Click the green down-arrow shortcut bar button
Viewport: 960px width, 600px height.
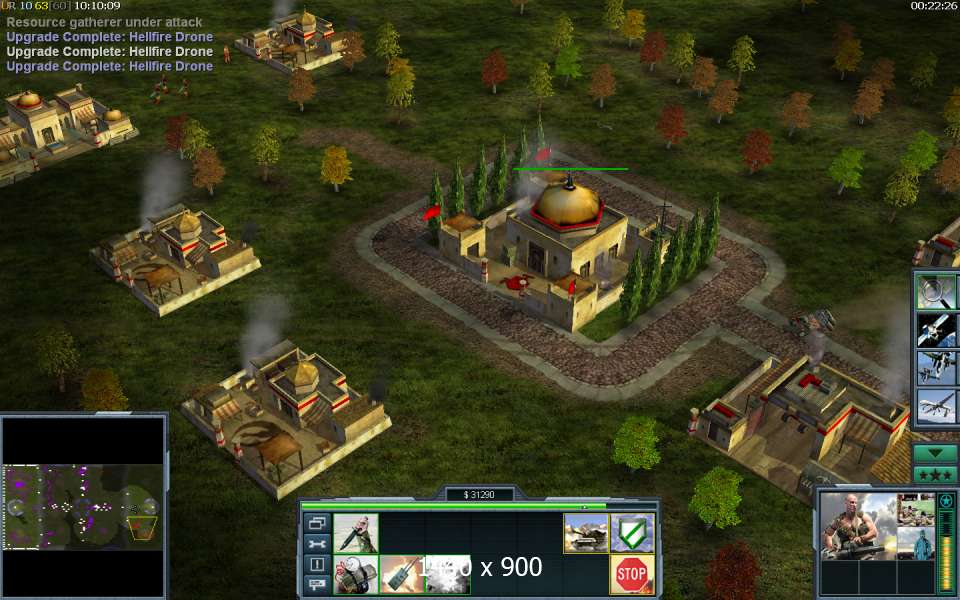pyautogui.click(x=935, y=453)
